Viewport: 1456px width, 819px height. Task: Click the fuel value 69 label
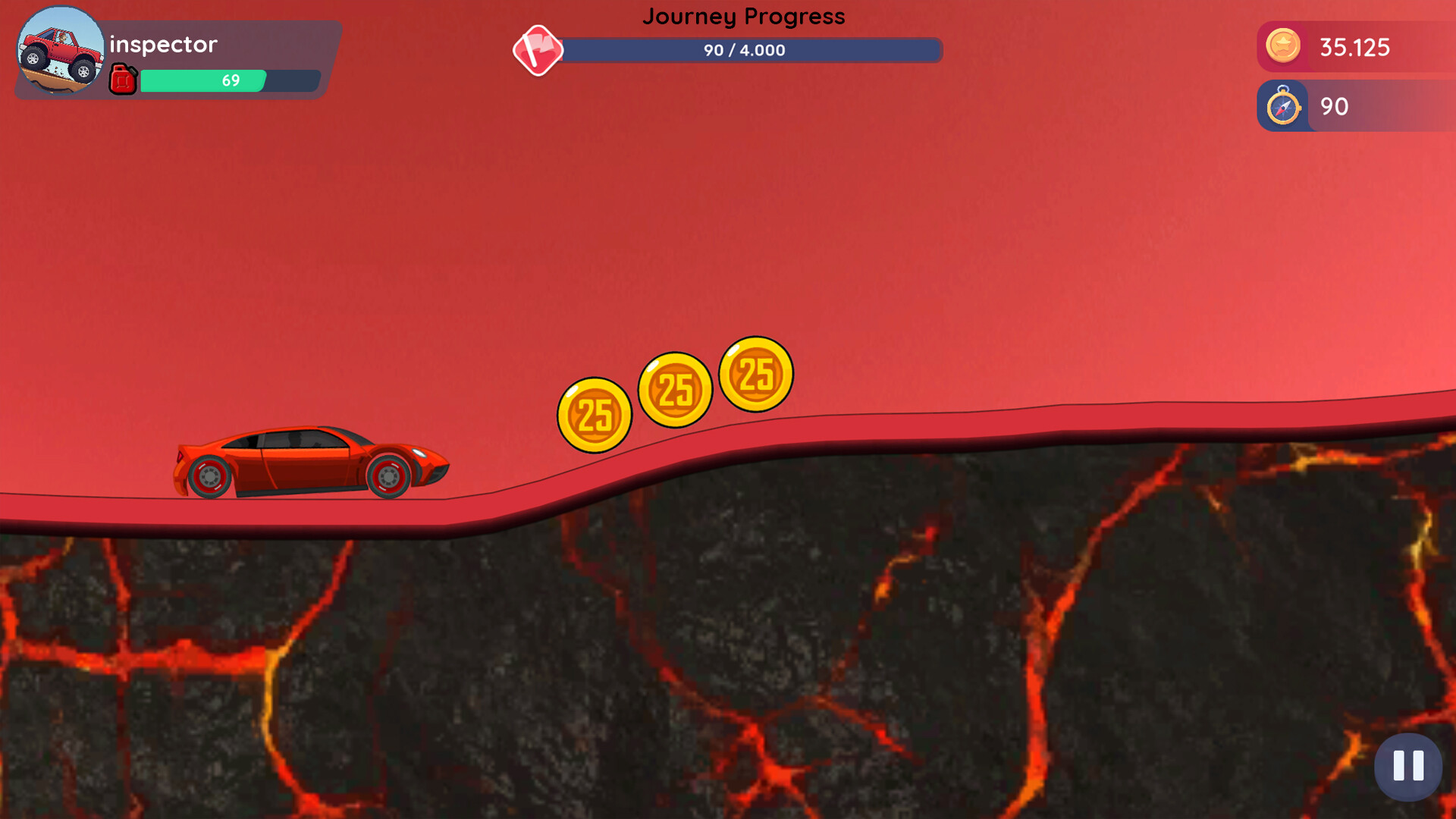tap(231, 80)
